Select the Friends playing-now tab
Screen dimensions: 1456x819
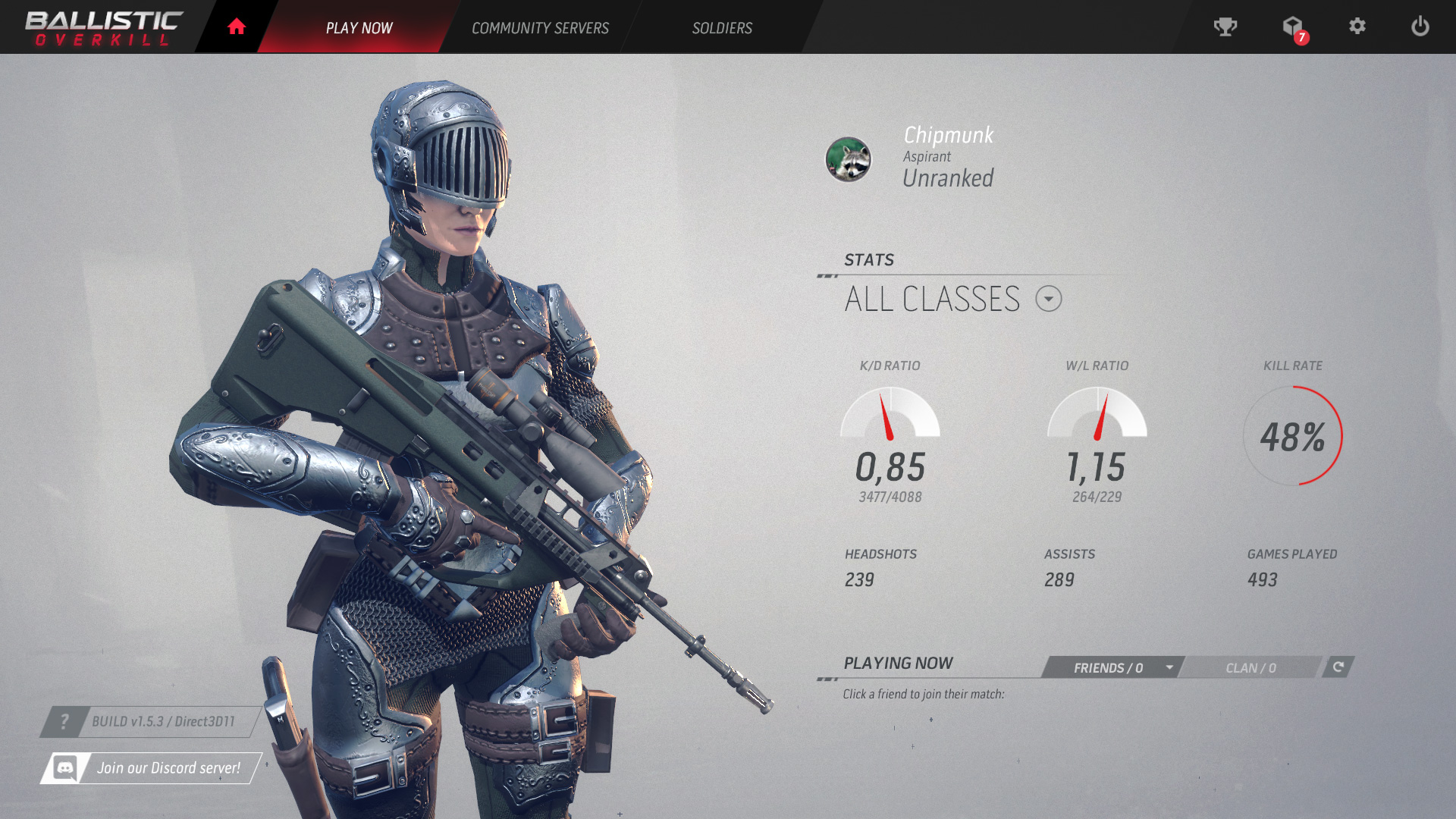click(x=1112, y=667)
